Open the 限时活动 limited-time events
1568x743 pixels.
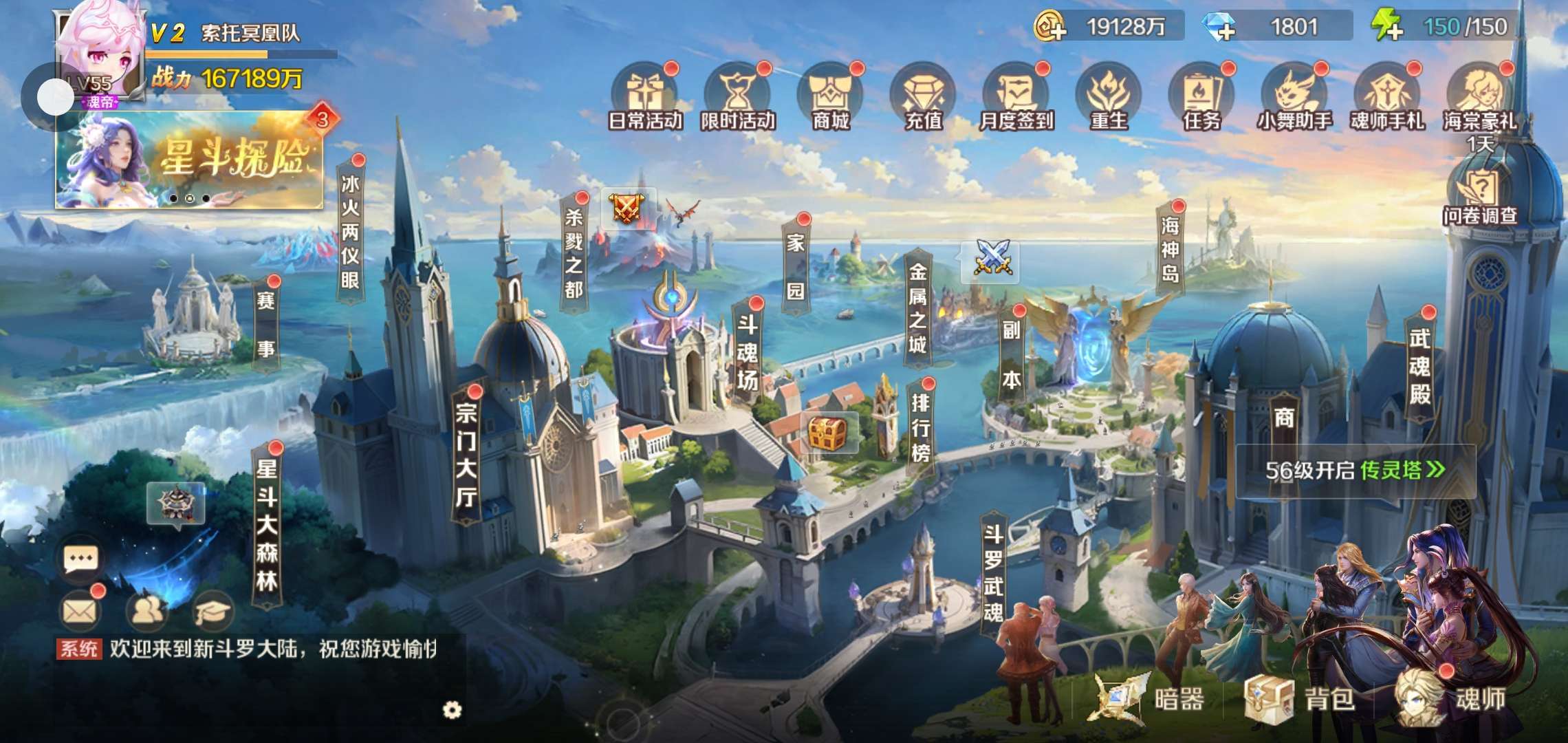(738, 96)
